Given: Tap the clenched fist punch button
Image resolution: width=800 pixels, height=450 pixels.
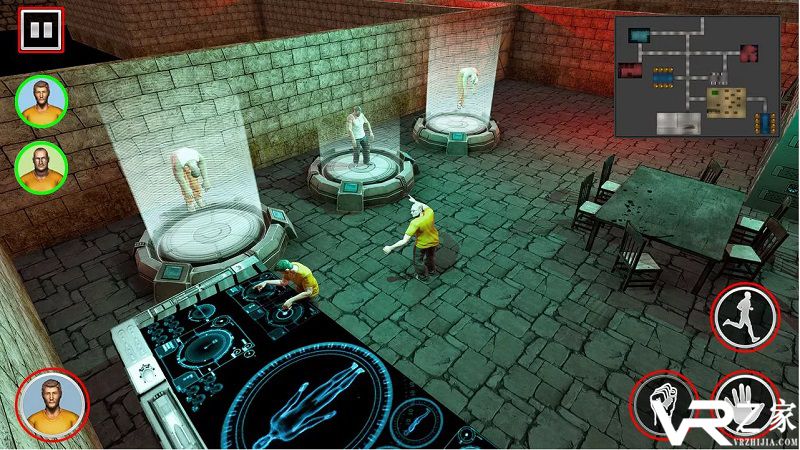Looking at the screenshot, I should point(665,405).
